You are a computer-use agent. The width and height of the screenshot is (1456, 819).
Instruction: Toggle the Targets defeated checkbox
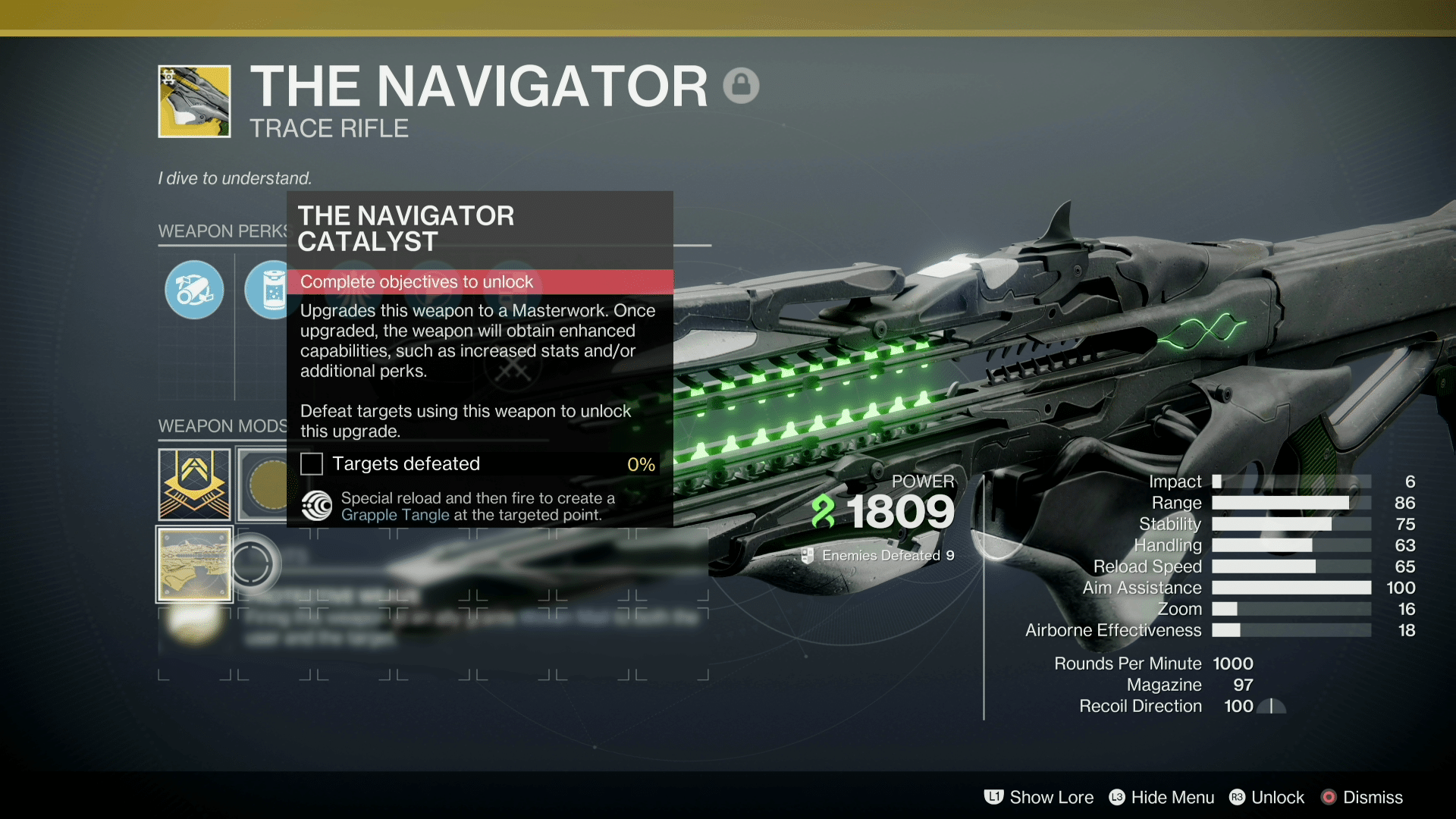coord(312,463)
